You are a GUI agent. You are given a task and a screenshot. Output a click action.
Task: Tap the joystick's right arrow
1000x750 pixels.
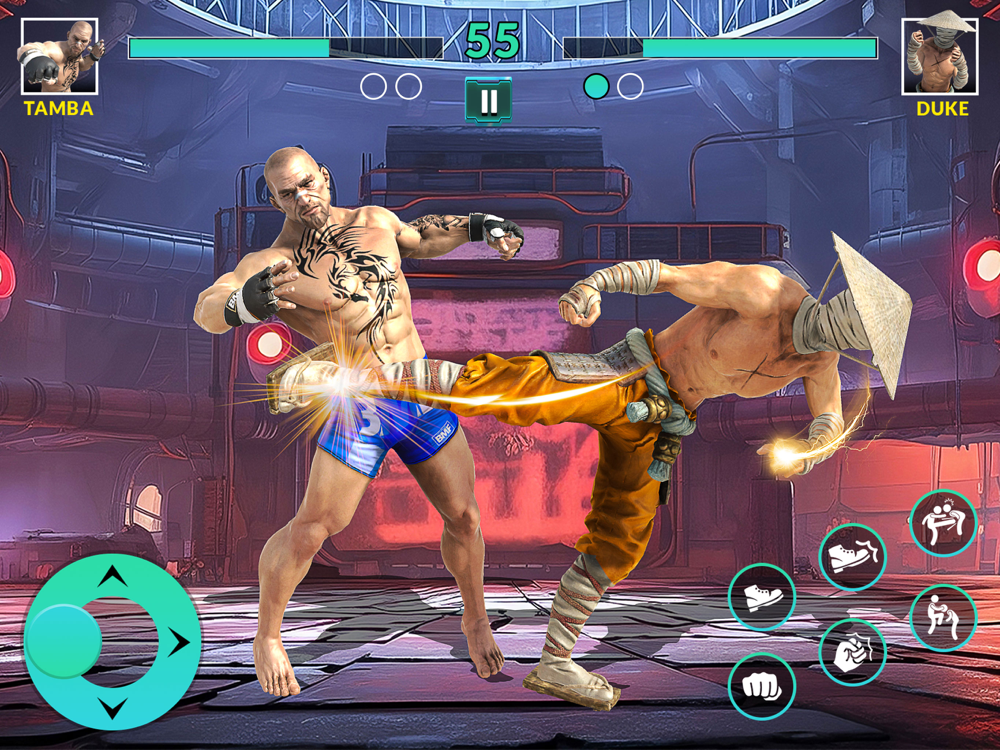pos(180,641)
